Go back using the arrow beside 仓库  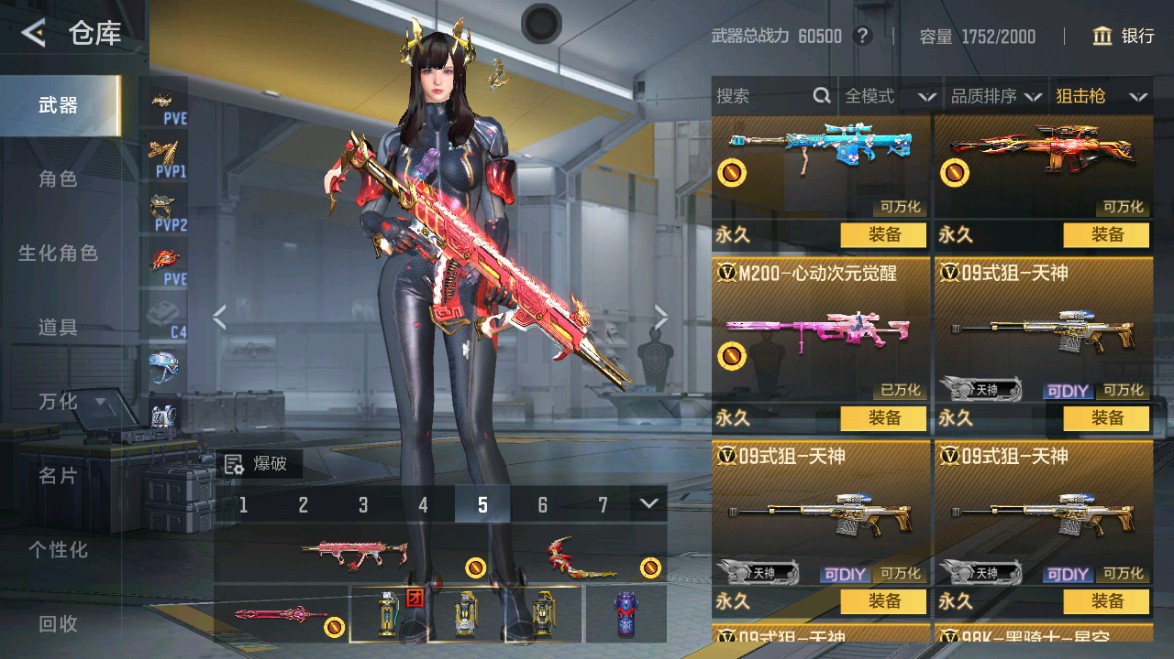33,34
